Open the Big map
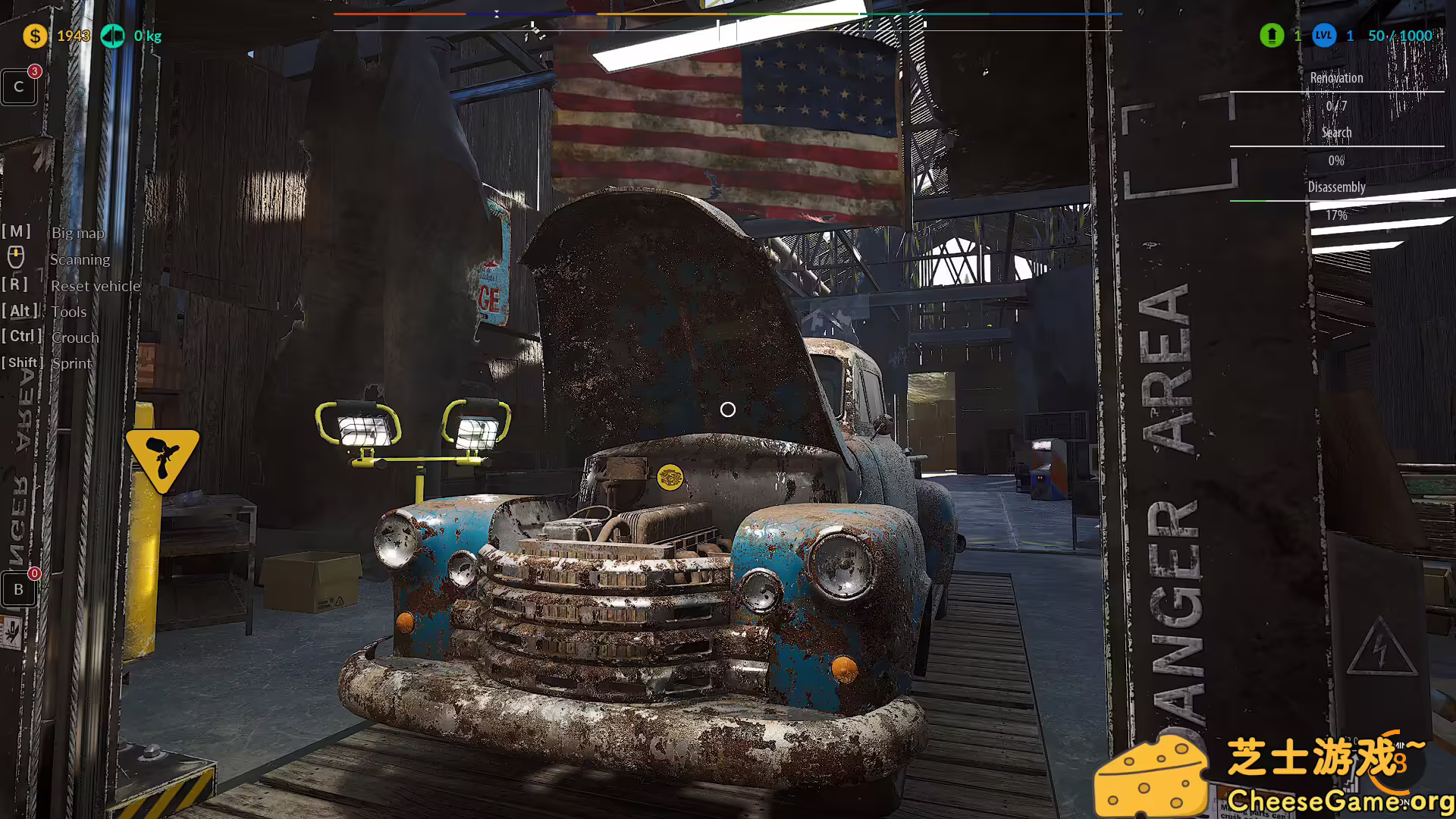The image size is (1456, 819). click(78, 233)
